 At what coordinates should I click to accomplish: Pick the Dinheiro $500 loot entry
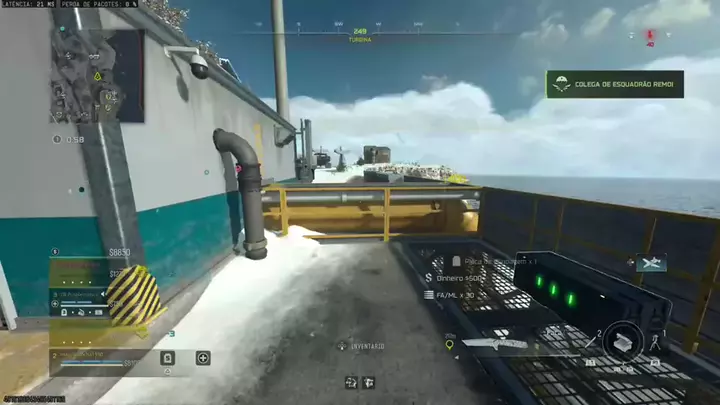[460, 278]
